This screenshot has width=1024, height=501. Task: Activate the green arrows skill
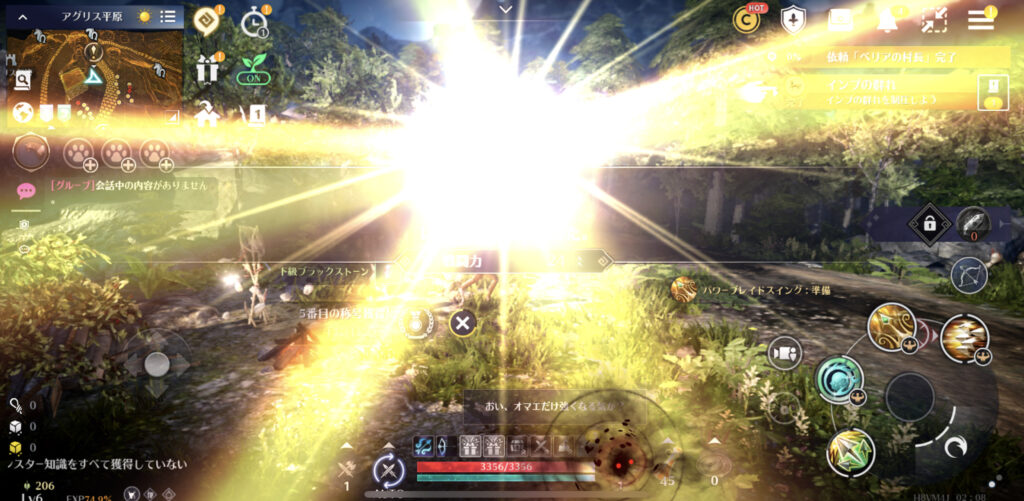click(x=850, y=451)
